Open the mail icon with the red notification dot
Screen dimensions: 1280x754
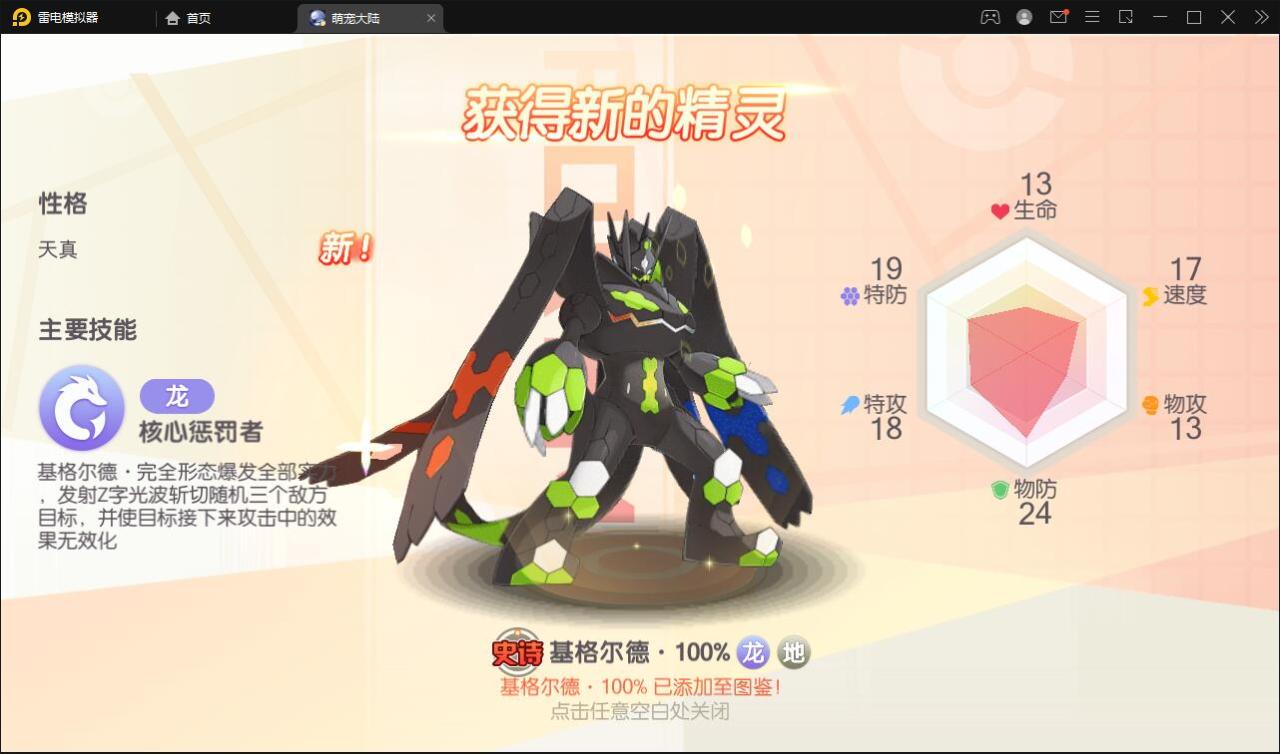[1058, 16]
